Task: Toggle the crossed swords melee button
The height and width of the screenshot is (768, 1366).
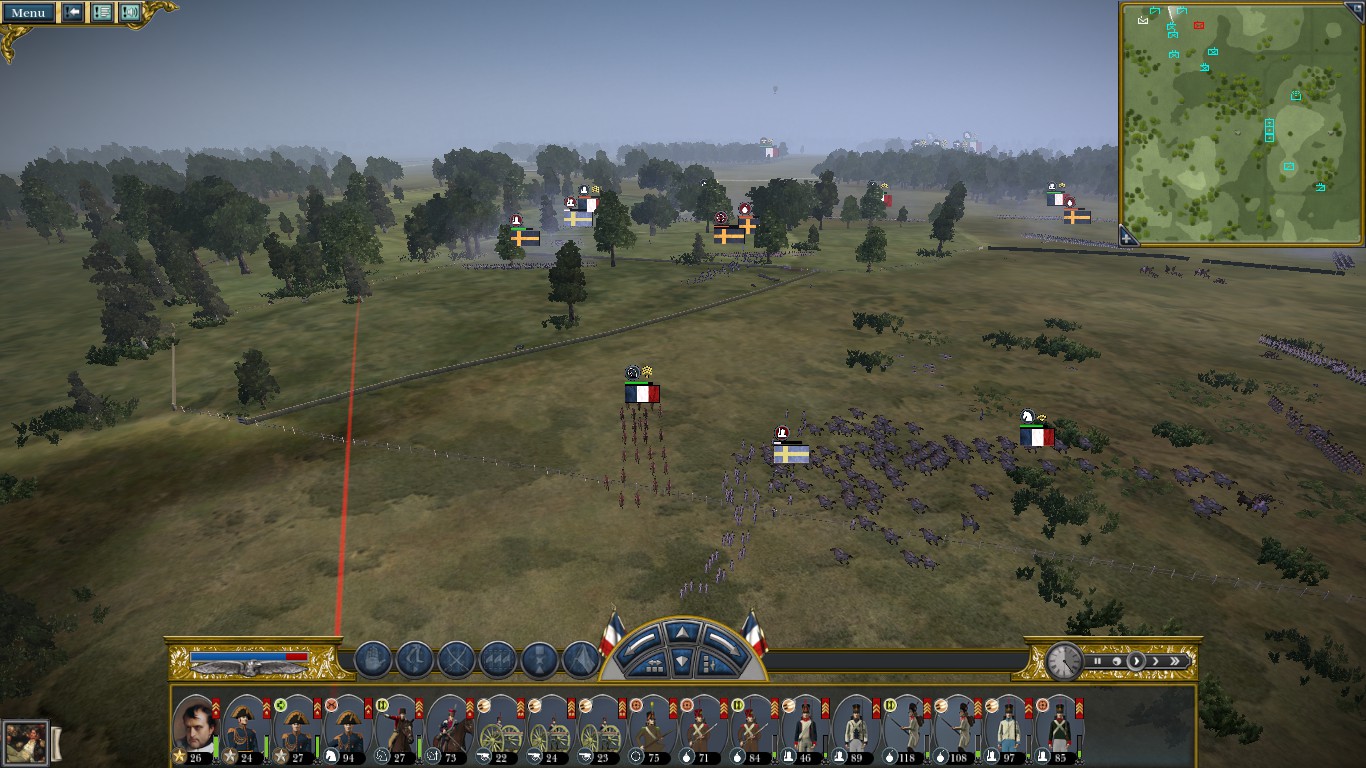Action: pos(456,660)
